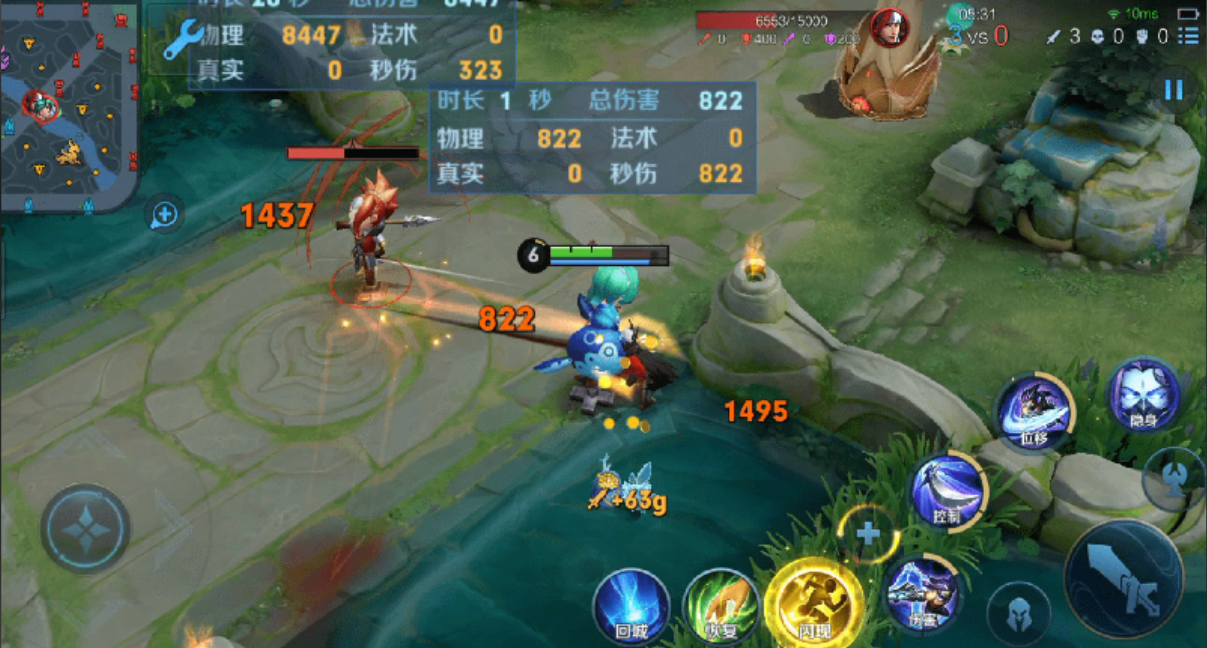Select the helmet hero-targeting button

coord(1018,612)
